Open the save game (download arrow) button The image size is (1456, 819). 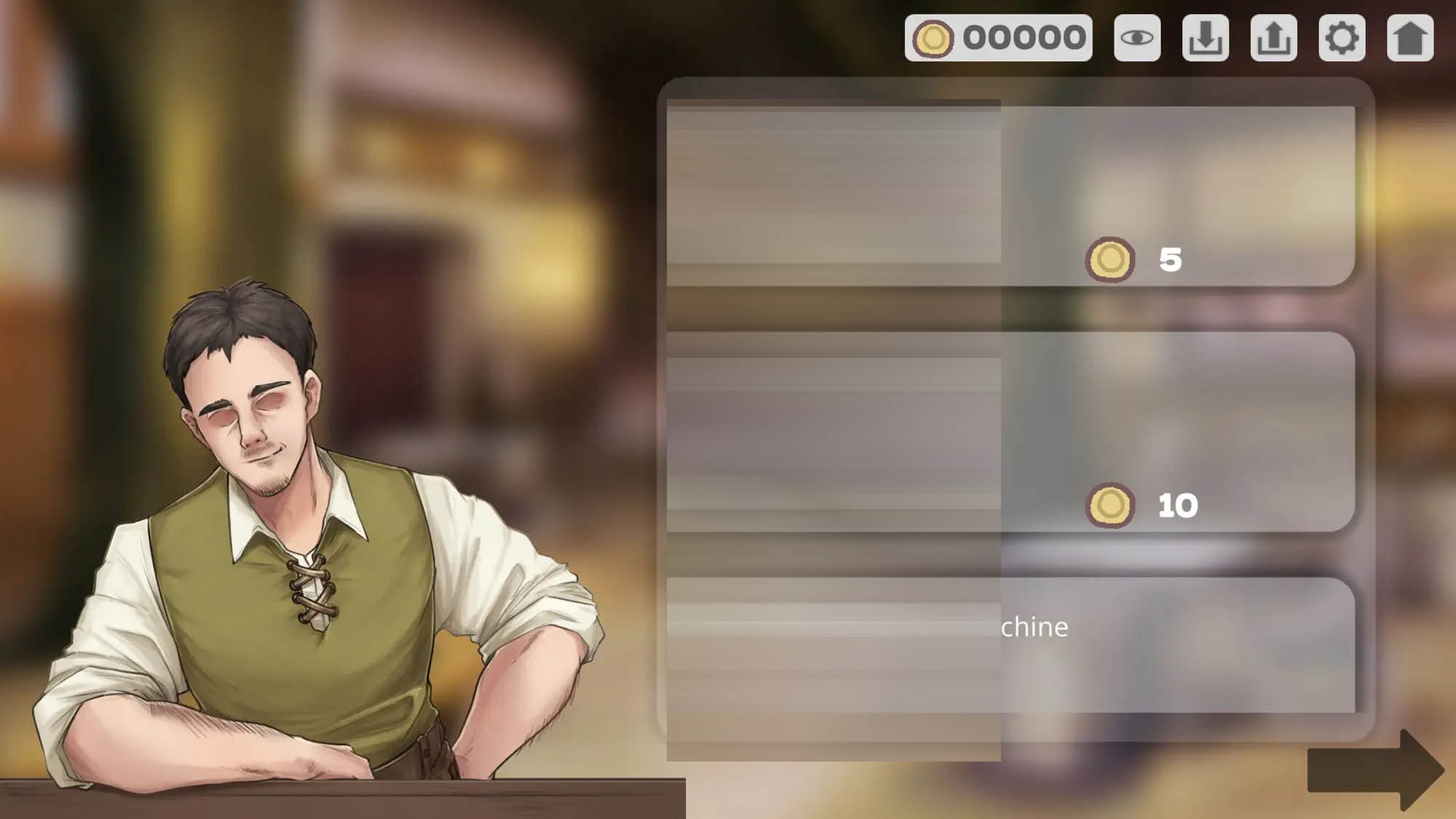pyautogui.click(x=1205, y=38)
